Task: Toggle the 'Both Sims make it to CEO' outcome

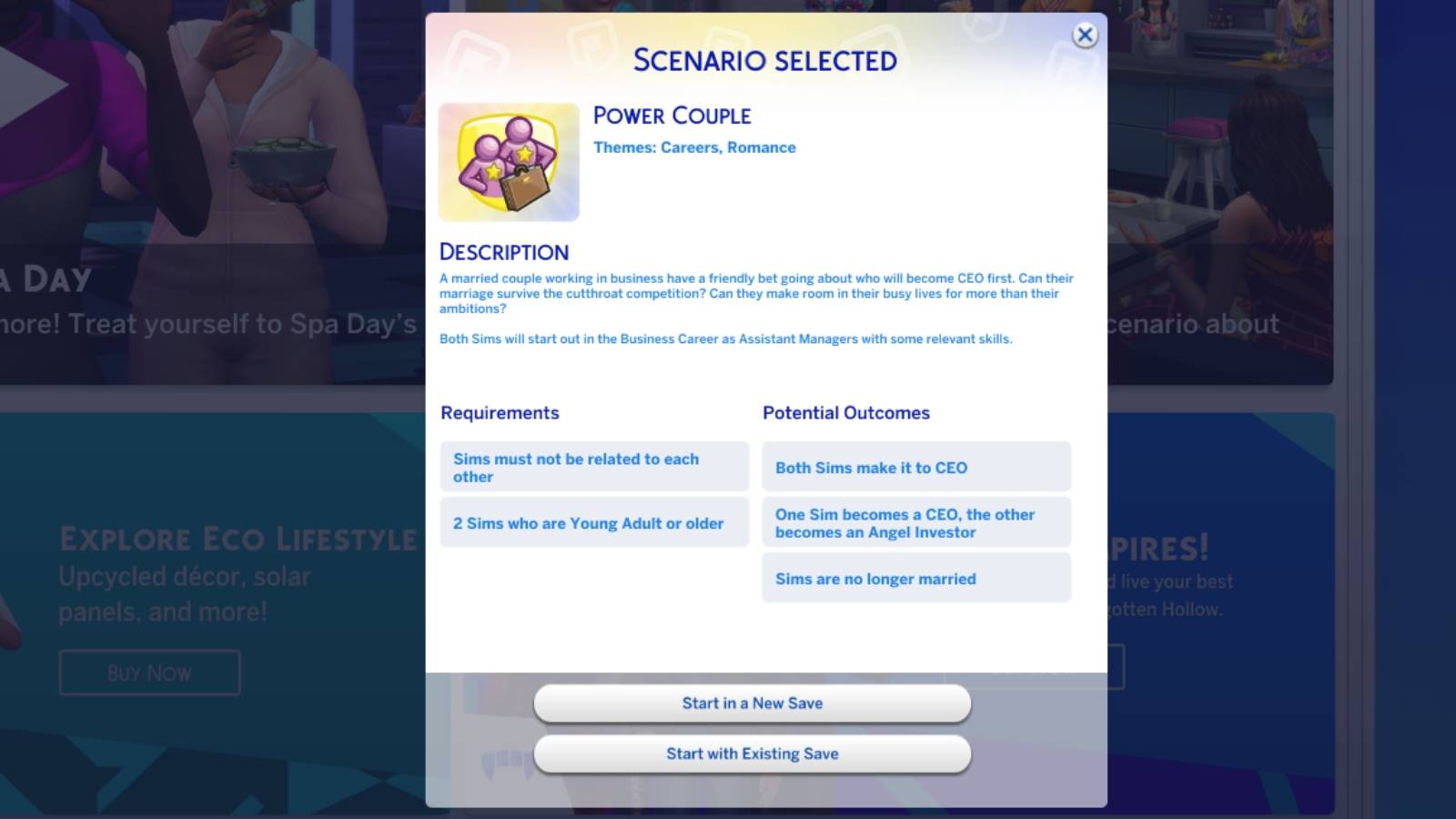Action: [x=915, y=467]
